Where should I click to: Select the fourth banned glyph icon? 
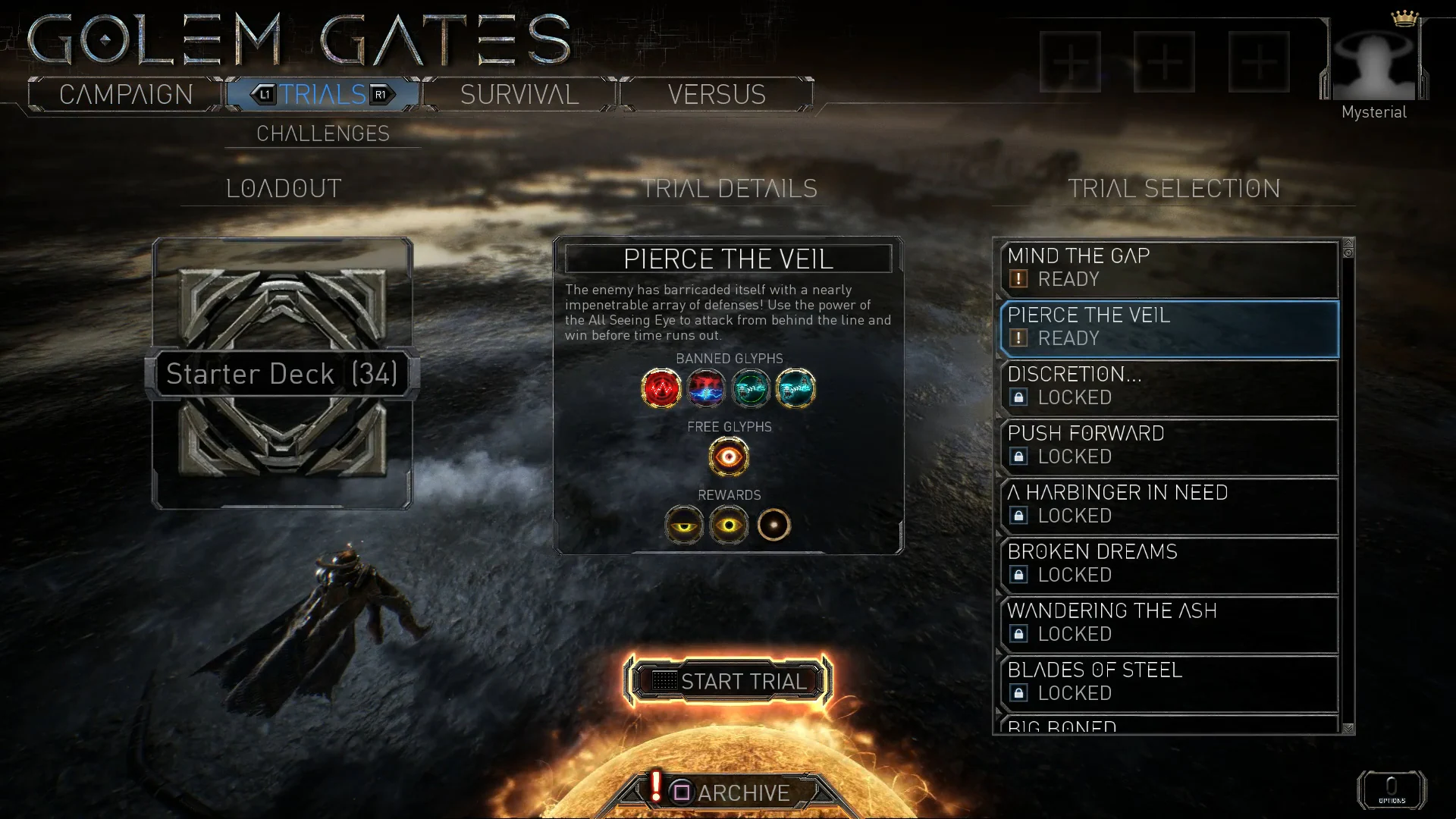(x=797, y=388)
